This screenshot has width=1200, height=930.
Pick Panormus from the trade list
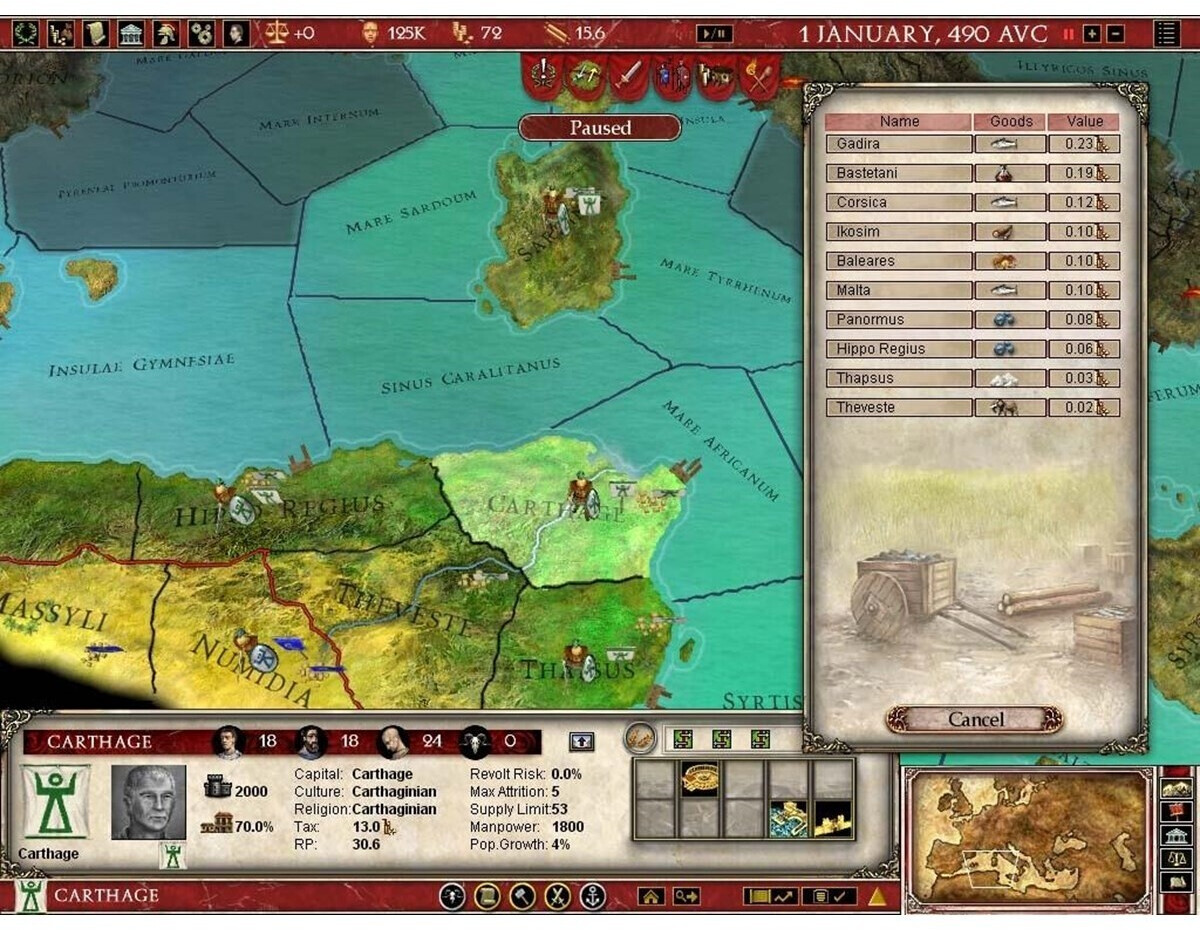click(899, 320)
